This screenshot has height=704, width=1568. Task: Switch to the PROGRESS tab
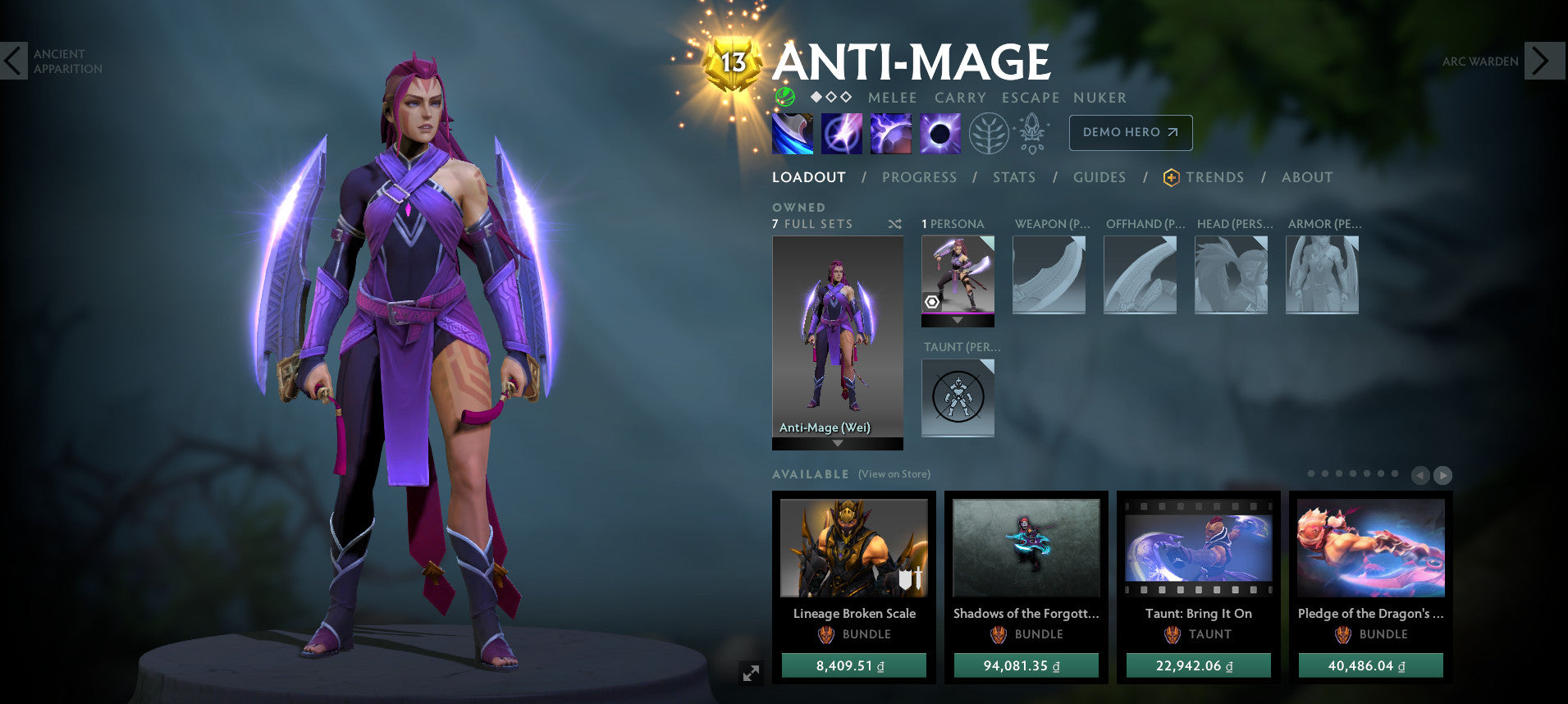point(919,177)
